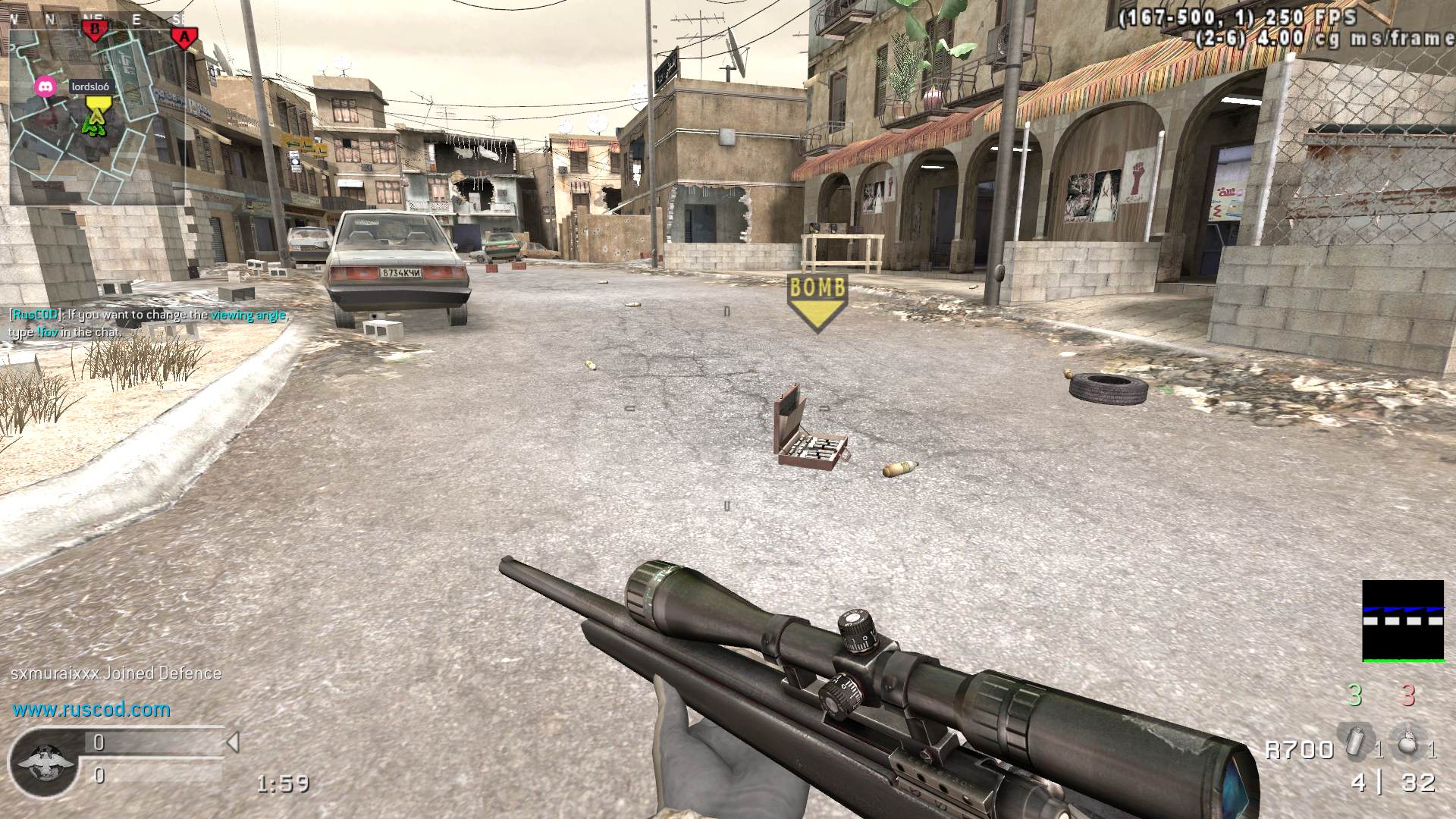Select the round frag grenade icon
Screen dimensions: 1456x819
[1407, 742]
